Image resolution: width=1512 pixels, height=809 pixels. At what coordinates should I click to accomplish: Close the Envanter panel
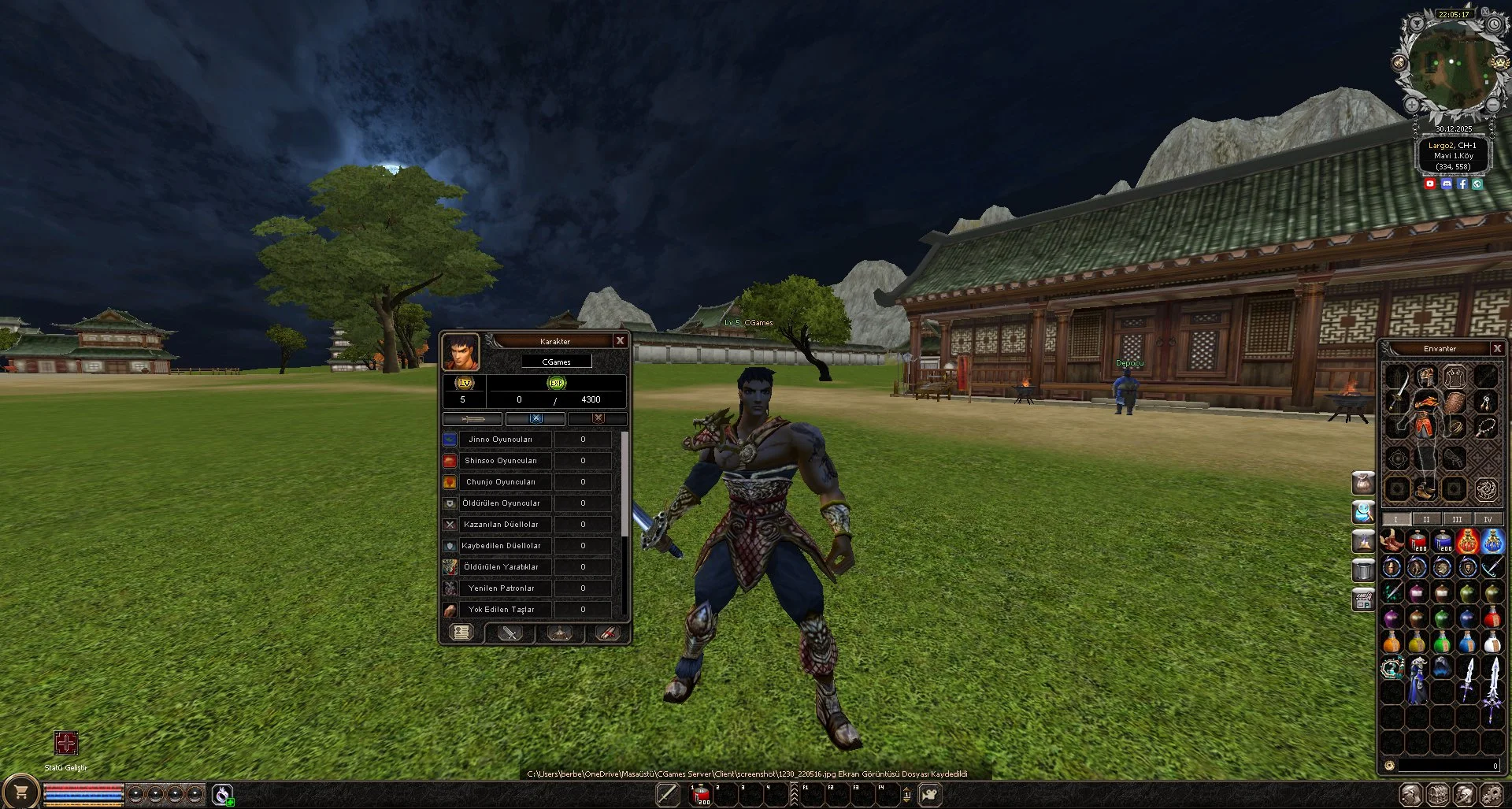[1497, 348]
